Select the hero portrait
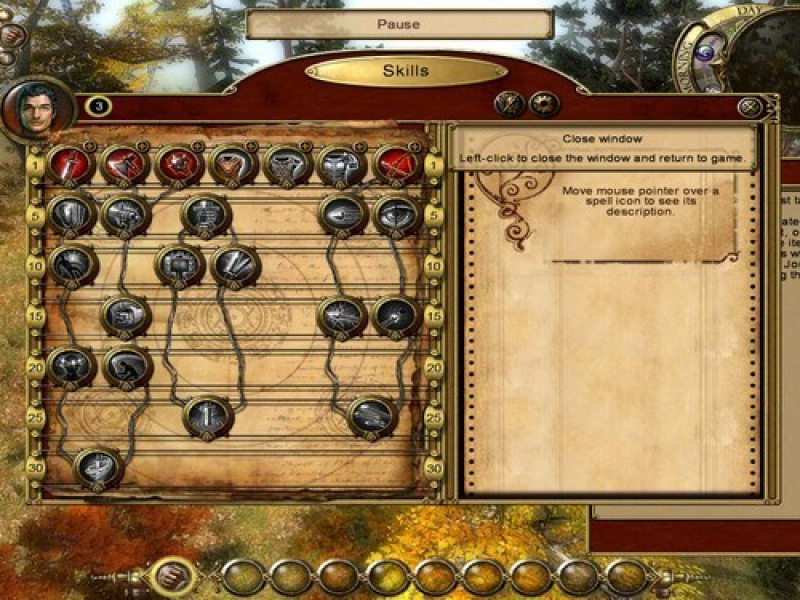This screenshot has height=600, width=800. click(38, 108)
